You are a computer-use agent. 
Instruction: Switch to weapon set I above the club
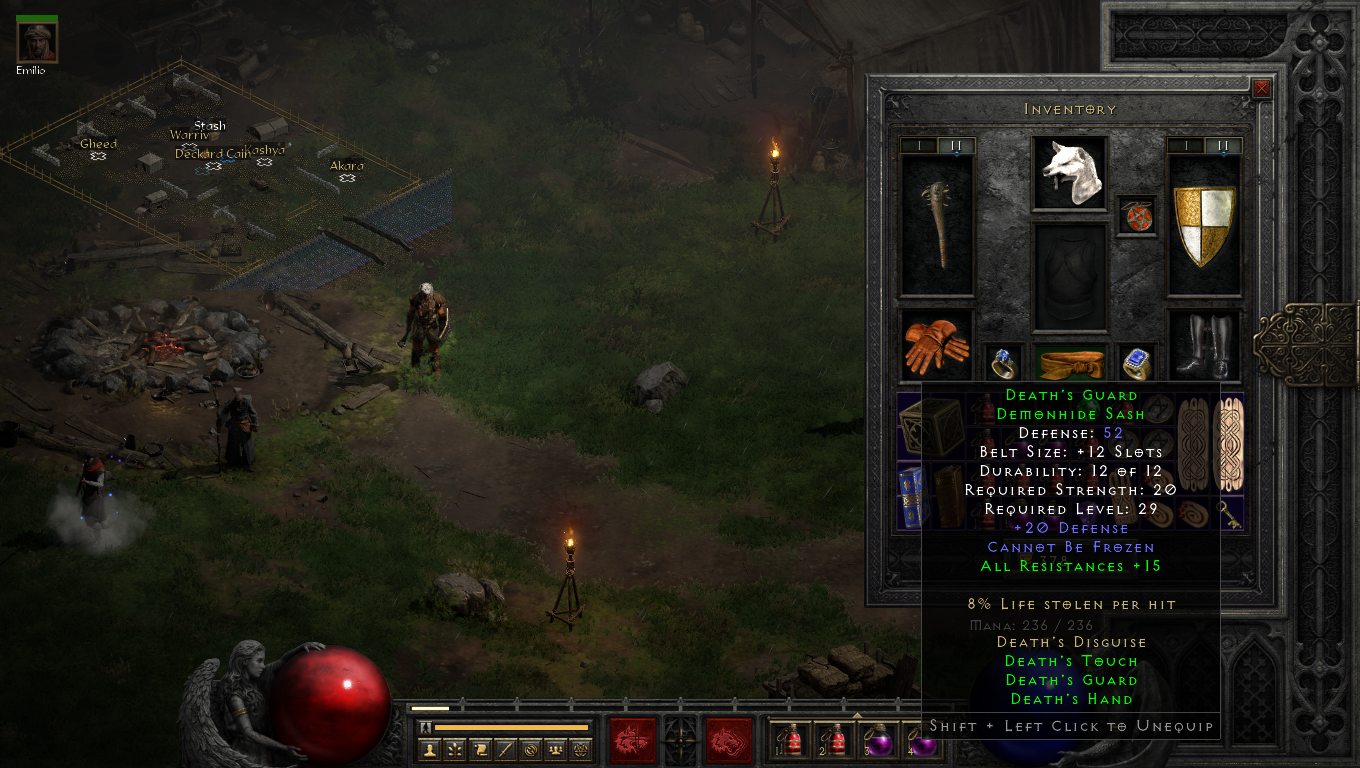pos(918,146)
